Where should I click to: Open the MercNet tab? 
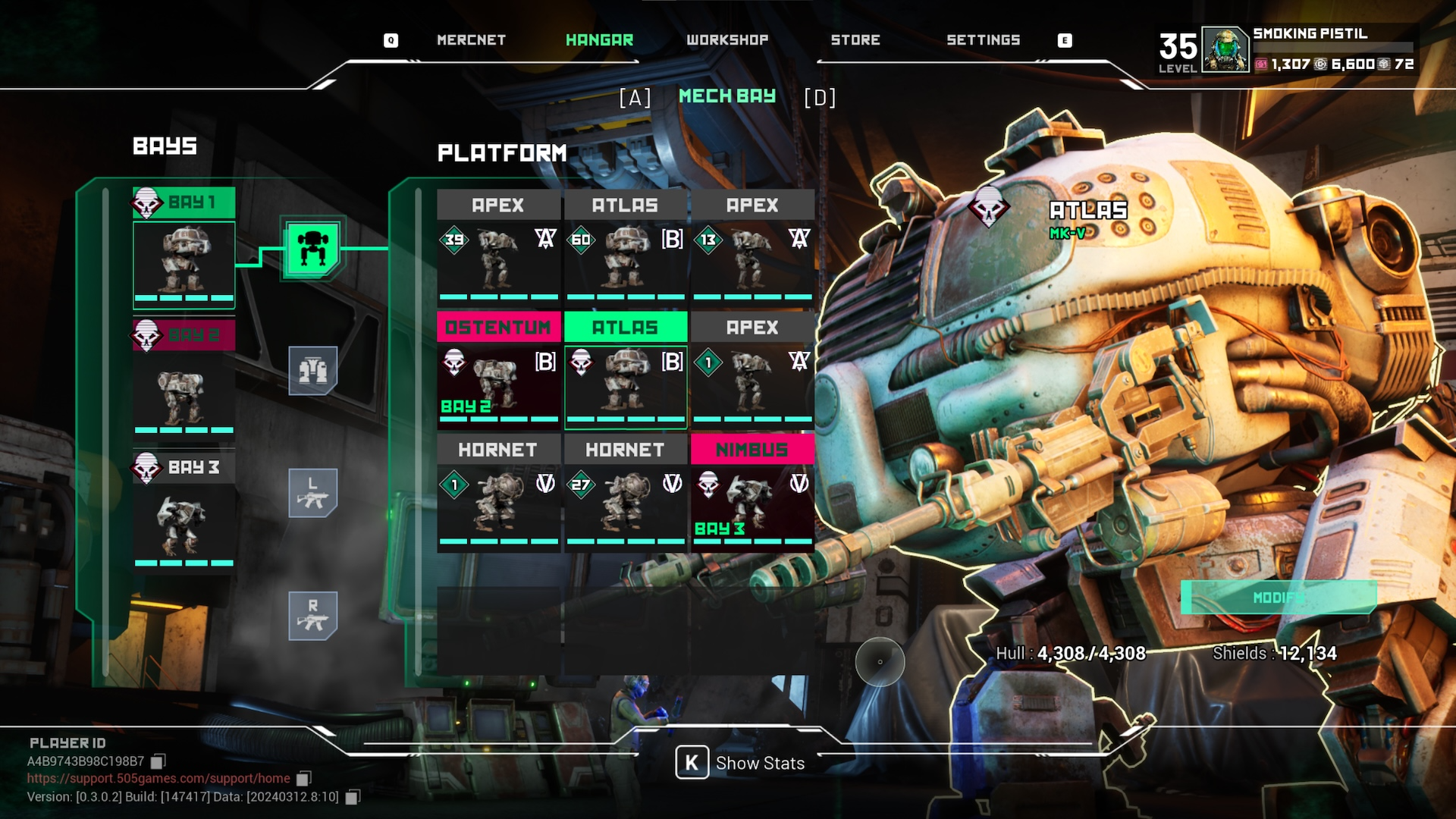pyautogui.click(x=471, y=40)
